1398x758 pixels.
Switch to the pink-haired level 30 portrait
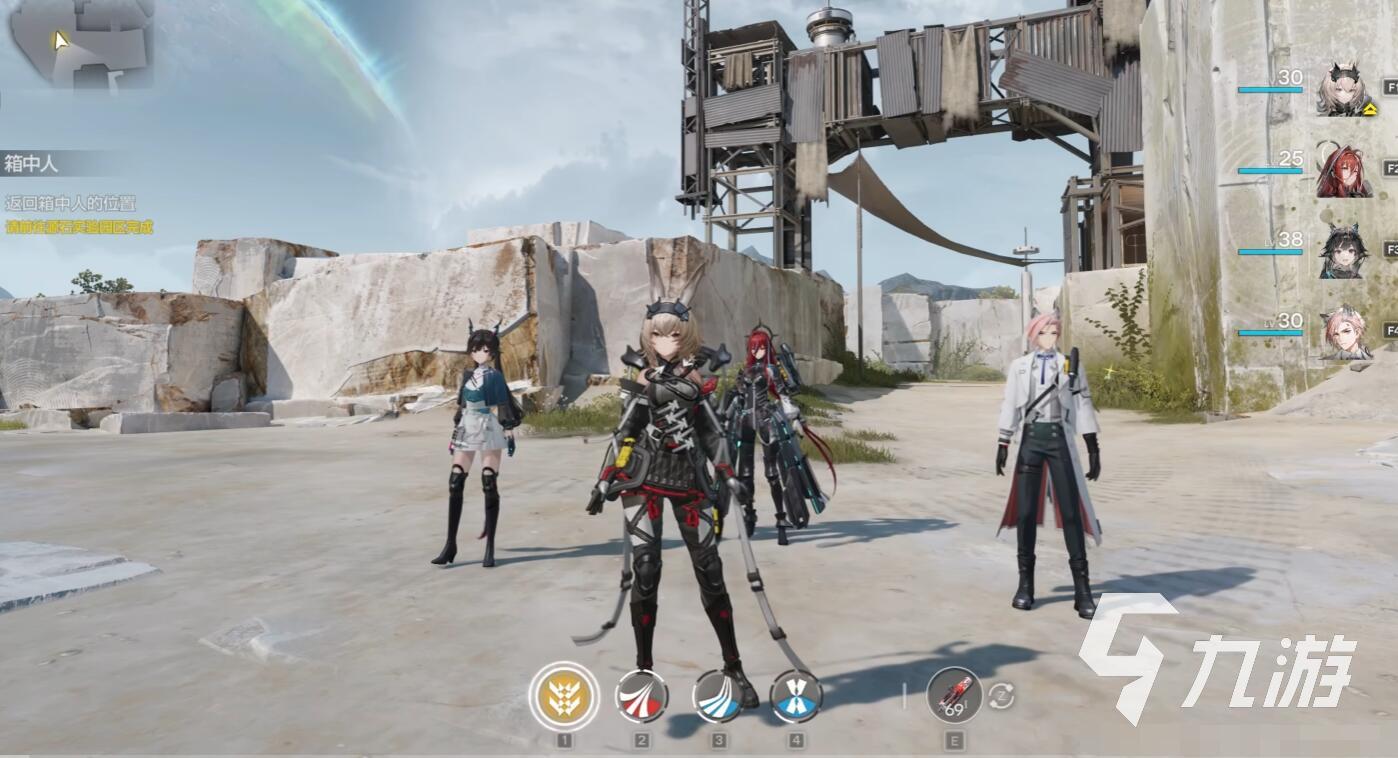tap(1344, 333)
